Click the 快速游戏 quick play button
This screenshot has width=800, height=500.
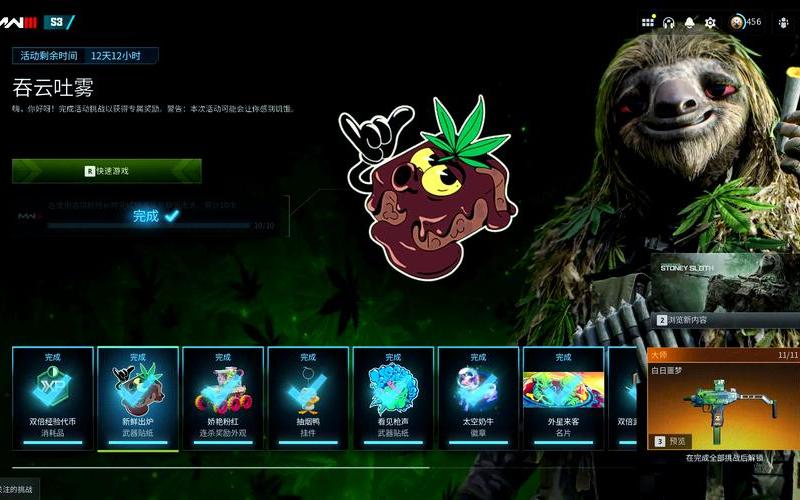click(107, 171)
